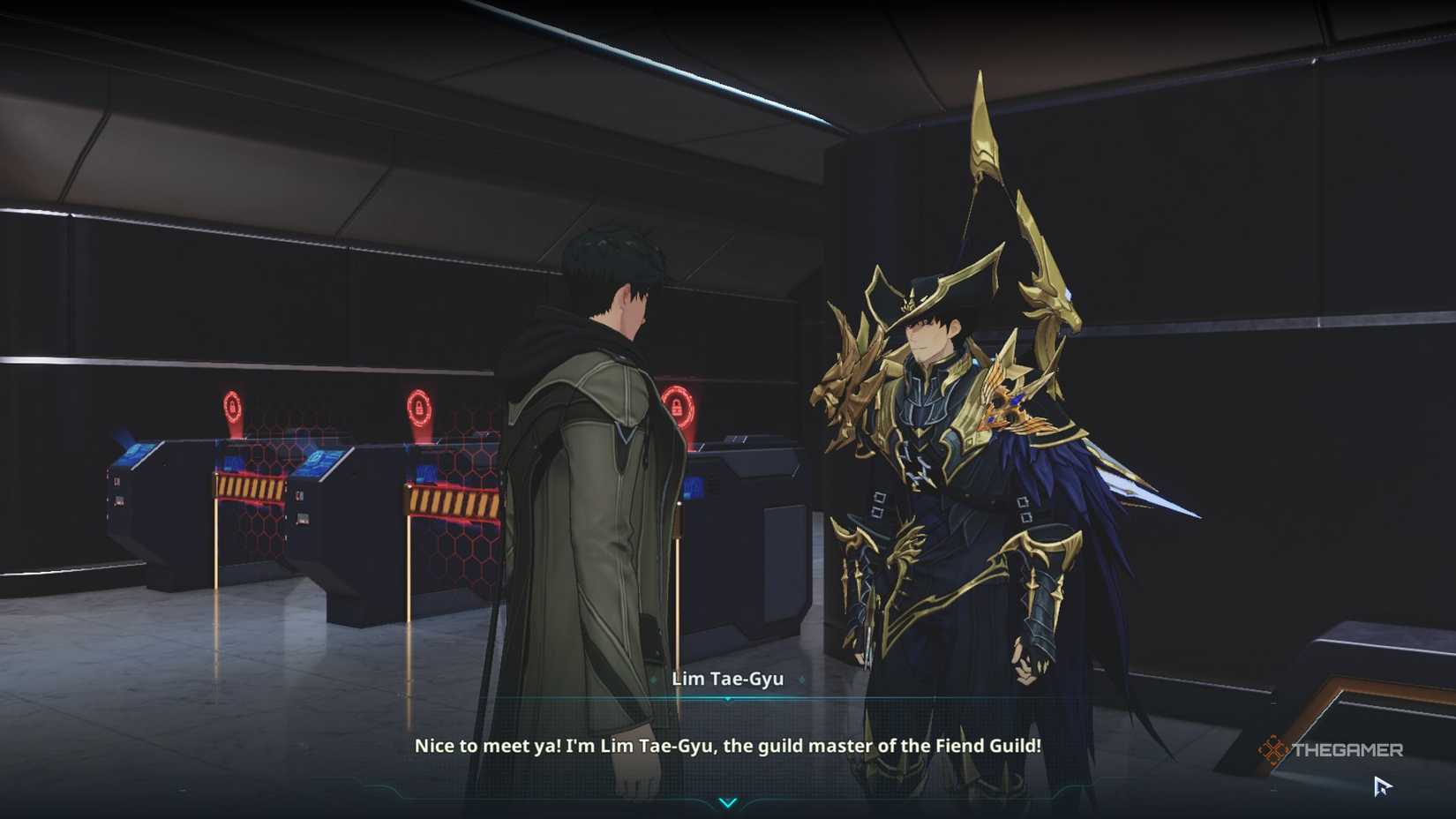Image resolution: width=1456 pixels, height=819 pixels.
Task: Click the teal diamond left of the name plate
Action: point(653,679)
